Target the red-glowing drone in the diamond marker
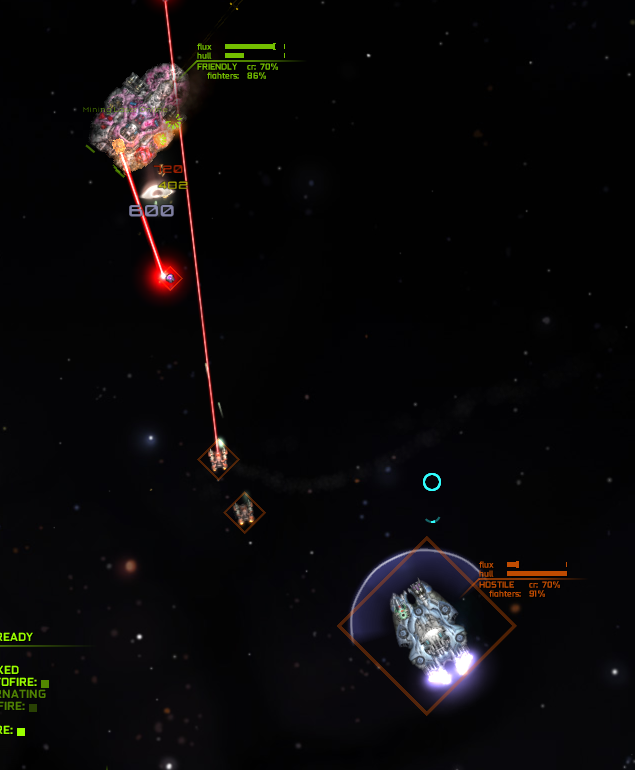 coord(169,277)
